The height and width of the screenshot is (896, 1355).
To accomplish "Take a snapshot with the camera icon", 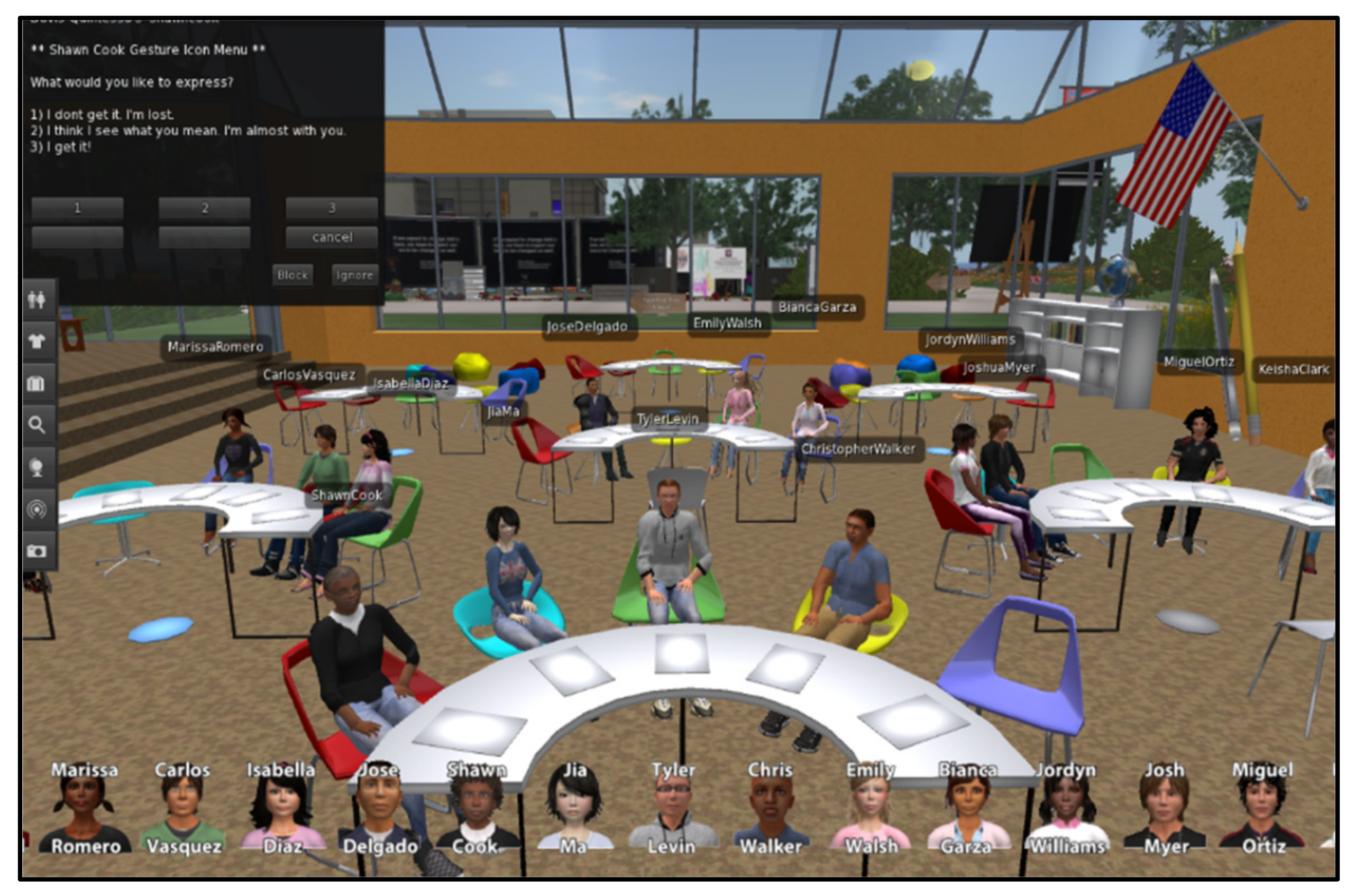I will pos(38,549).
